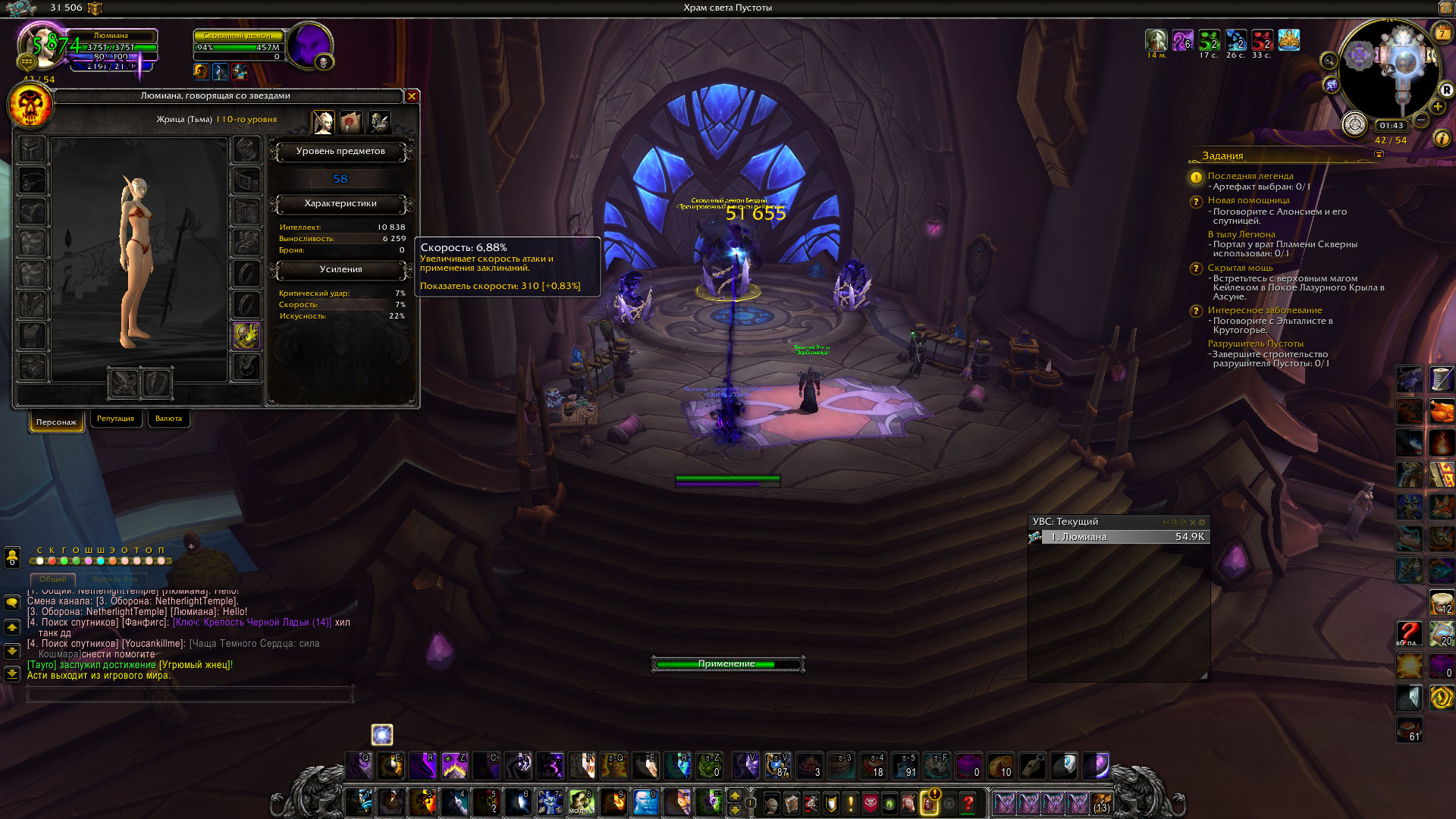Close the character info window
The width and height of the screenshot is (1456, 819).
coord(412,96)
